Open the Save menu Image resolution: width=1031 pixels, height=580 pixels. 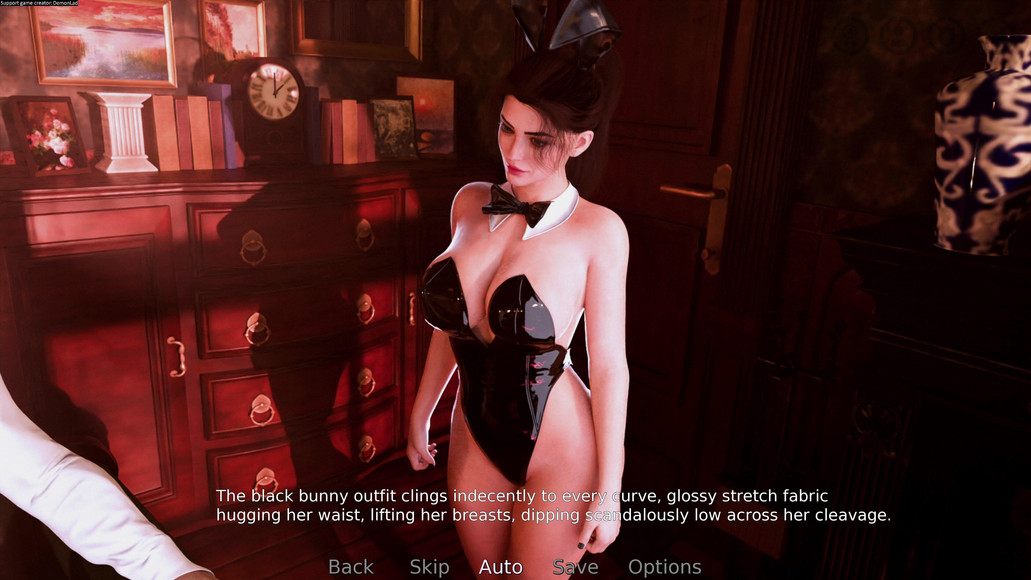click(x=576, y=567)
